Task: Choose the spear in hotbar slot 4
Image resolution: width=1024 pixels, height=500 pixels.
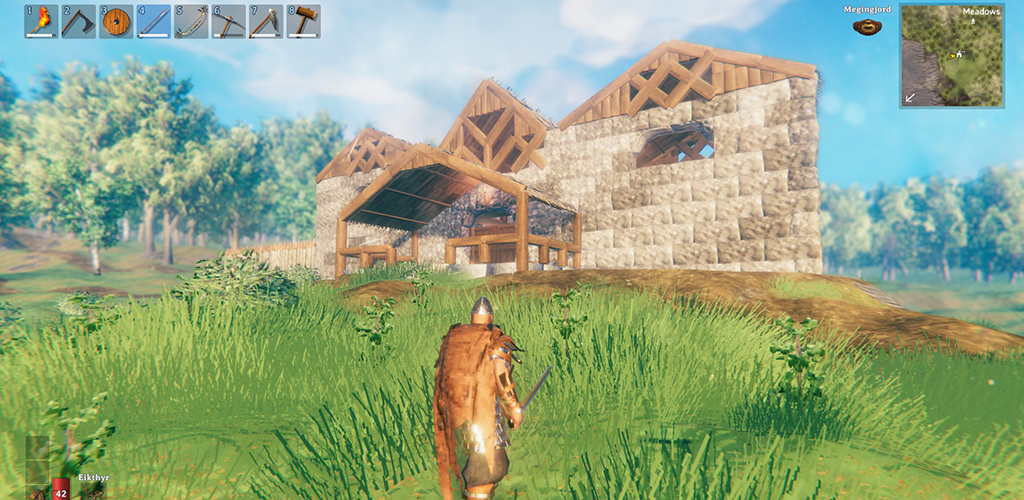Action: [154, 21]
